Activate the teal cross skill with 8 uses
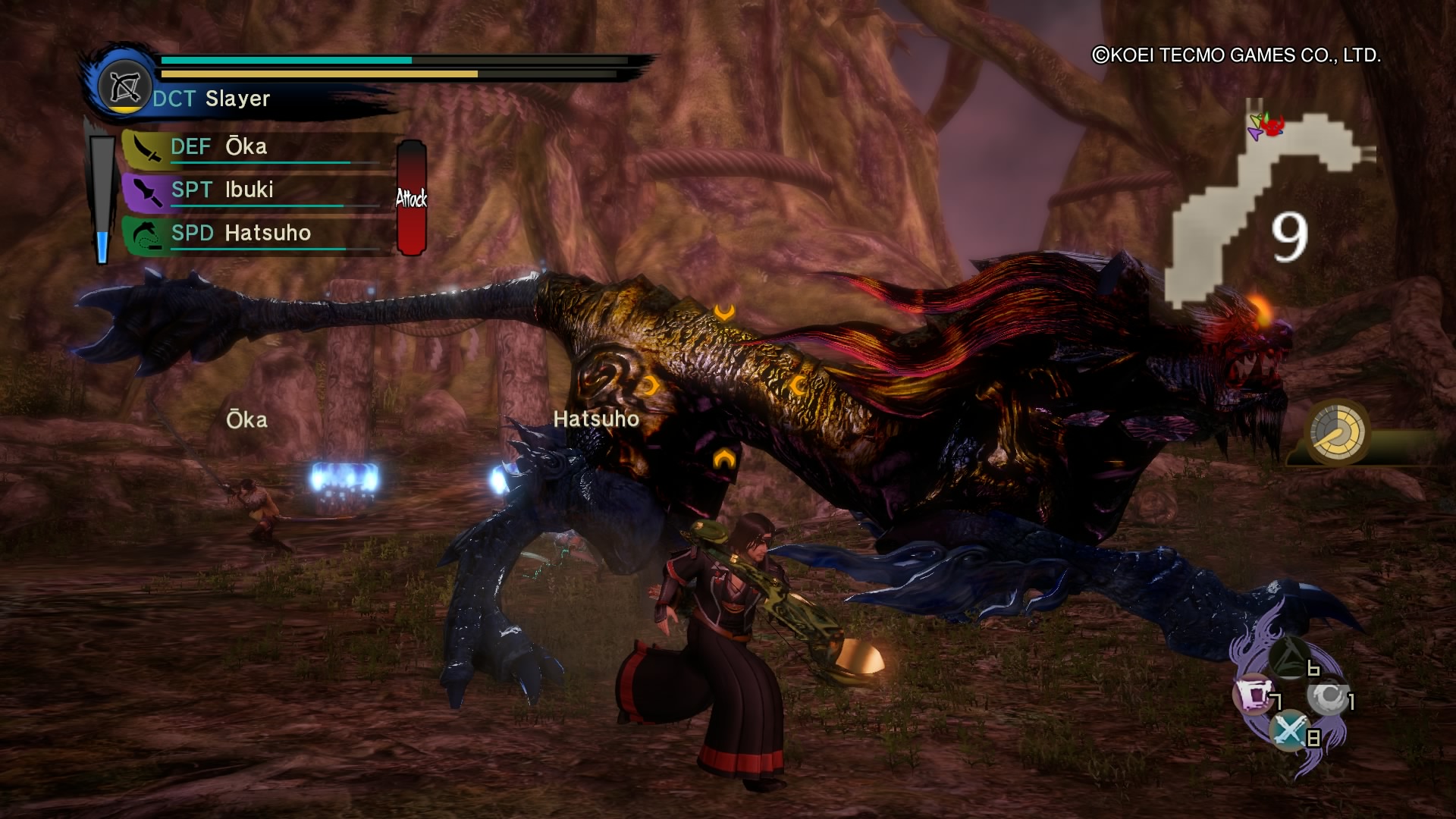Screen dimensions: 1456x819 point(1288,730)
